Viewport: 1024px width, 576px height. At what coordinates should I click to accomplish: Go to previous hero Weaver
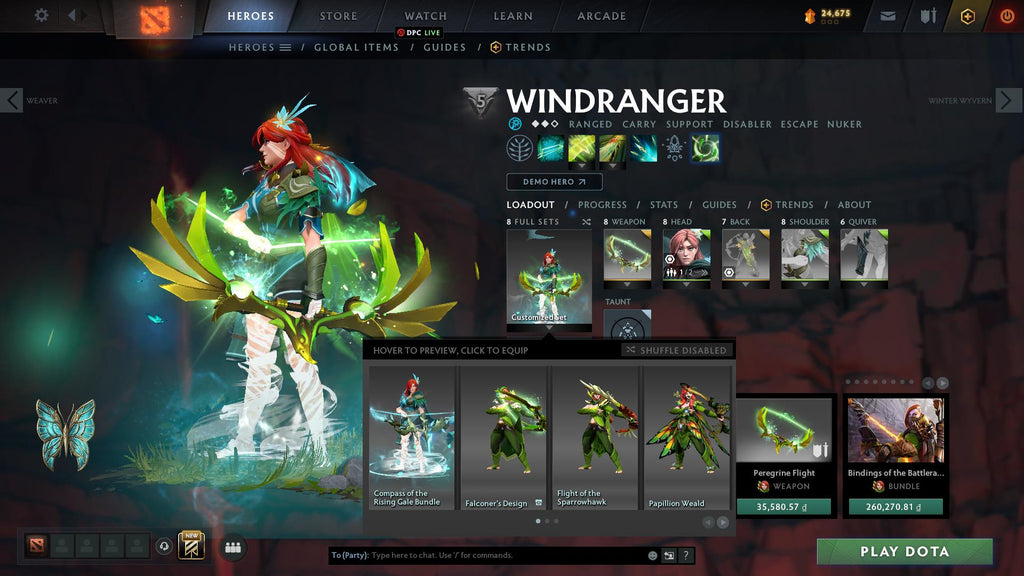(x=12, y=100)
